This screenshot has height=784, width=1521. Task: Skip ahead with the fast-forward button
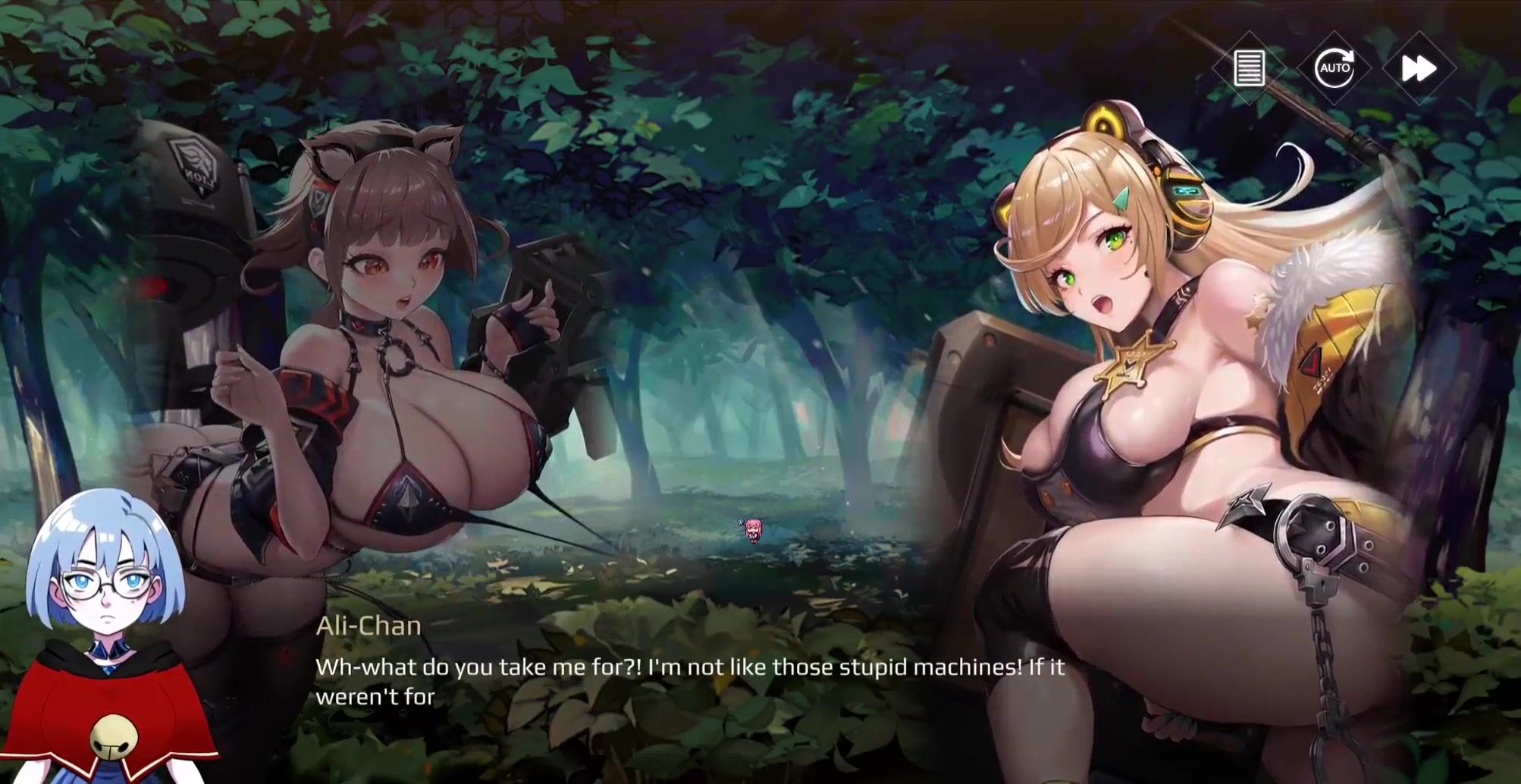point(1419,69)
